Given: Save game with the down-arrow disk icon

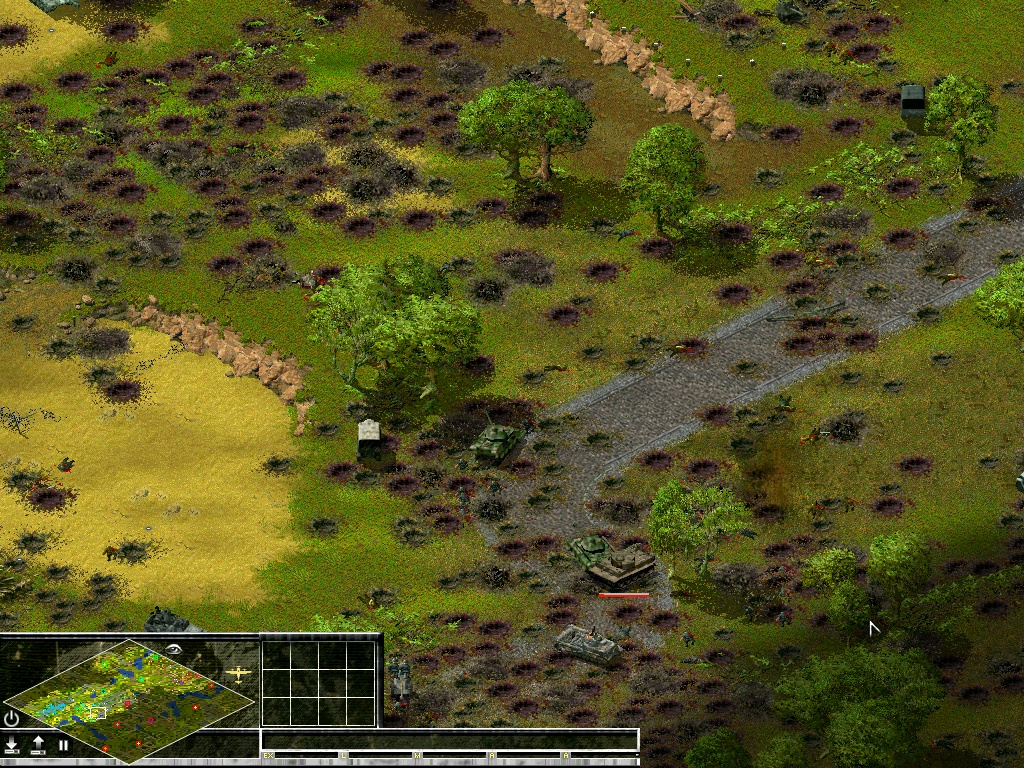Looking at the screenshot, I should (x=12, y=745).
